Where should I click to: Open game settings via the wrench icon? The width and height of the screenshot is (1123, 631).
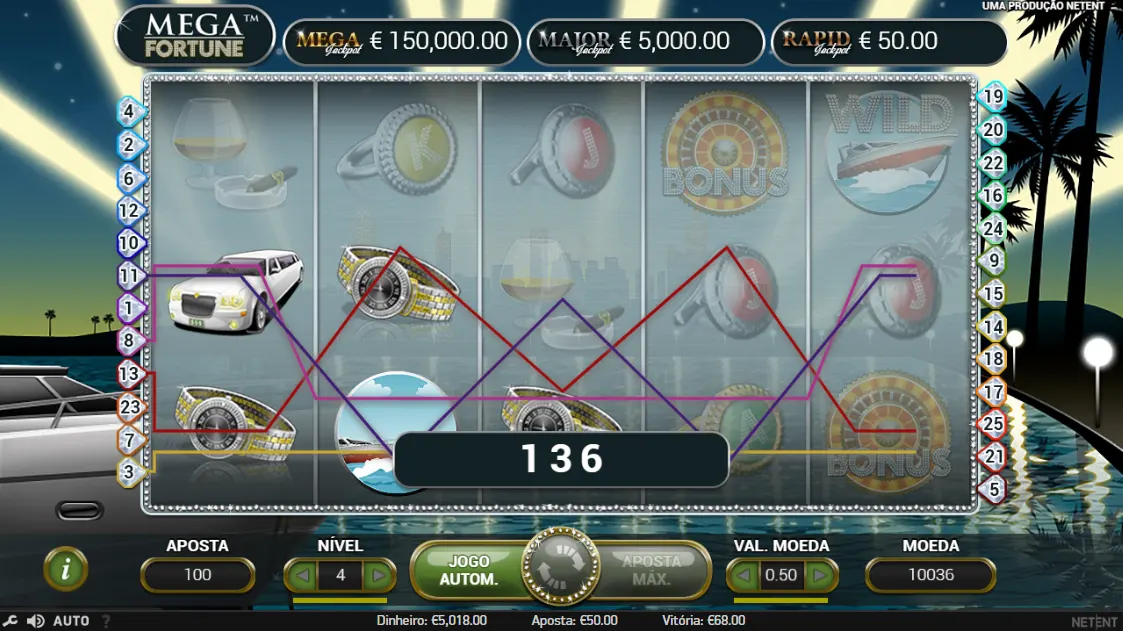click(11, 621)
